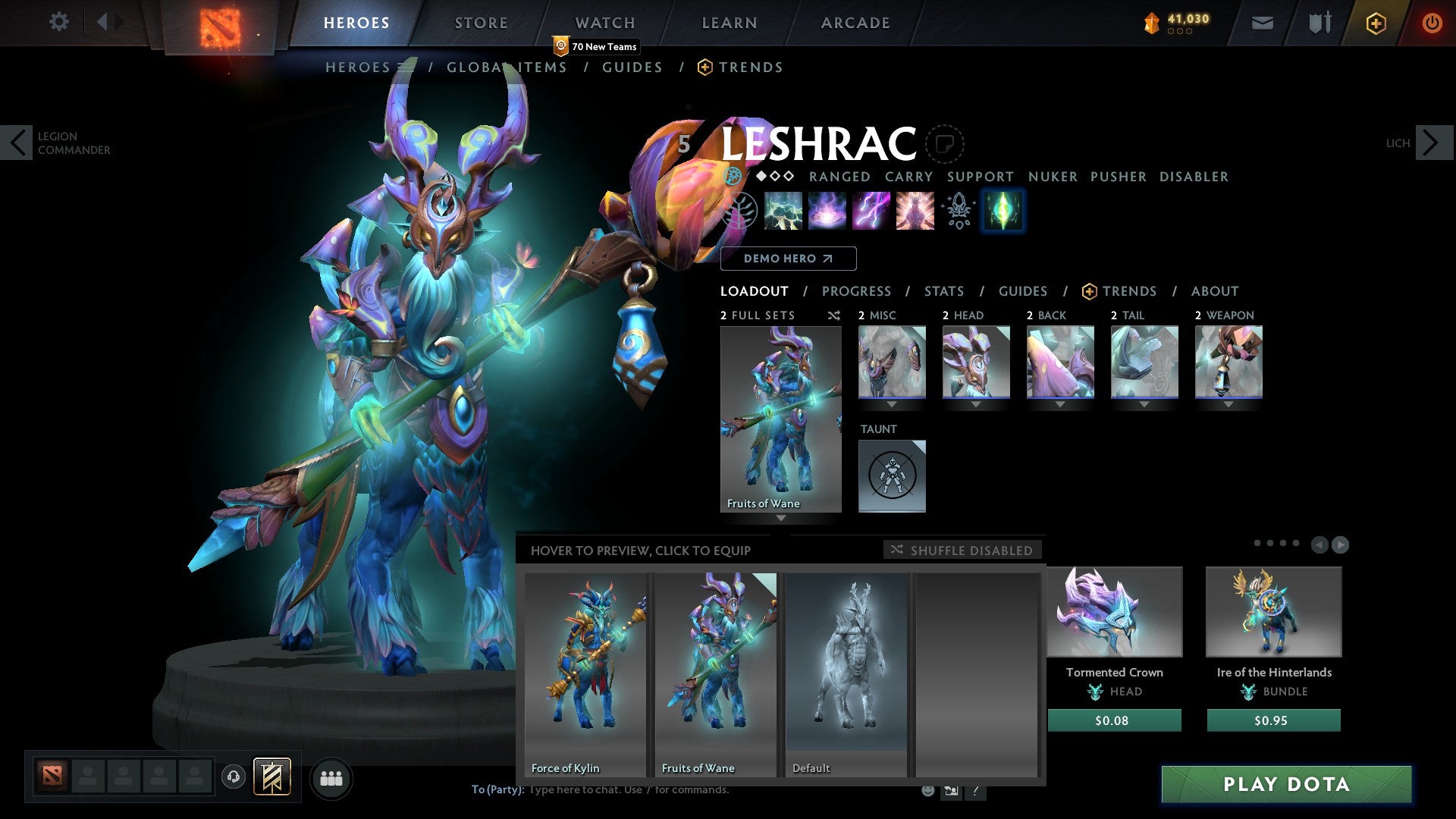The image size is (1456, 819).
Task: Switch to the STATS tab
Action: coord(944,291)
